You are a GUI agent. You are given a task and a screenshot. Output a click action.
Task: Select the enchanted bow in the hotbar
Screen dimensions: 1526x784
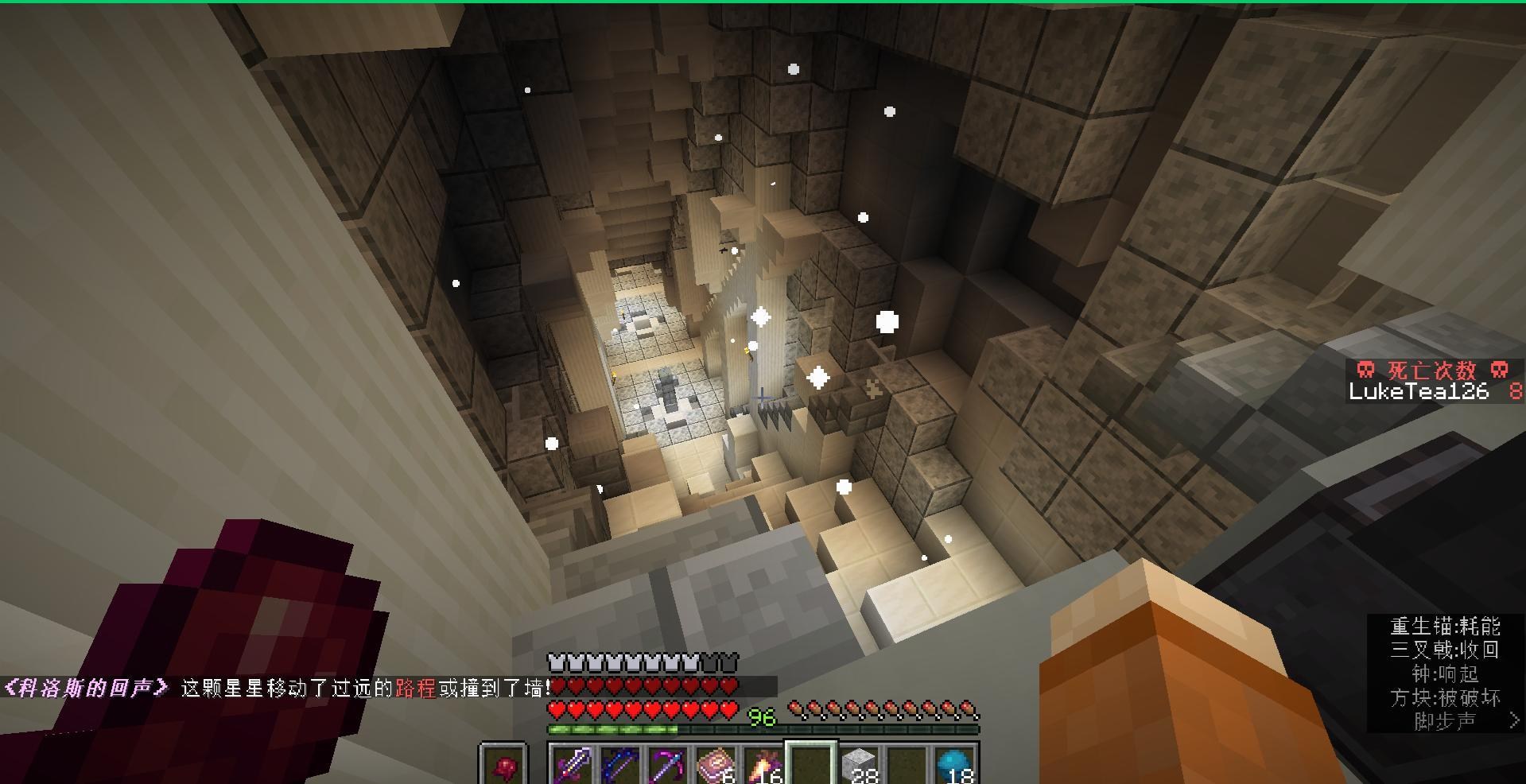pyautogui.click(x=620, y=763)
